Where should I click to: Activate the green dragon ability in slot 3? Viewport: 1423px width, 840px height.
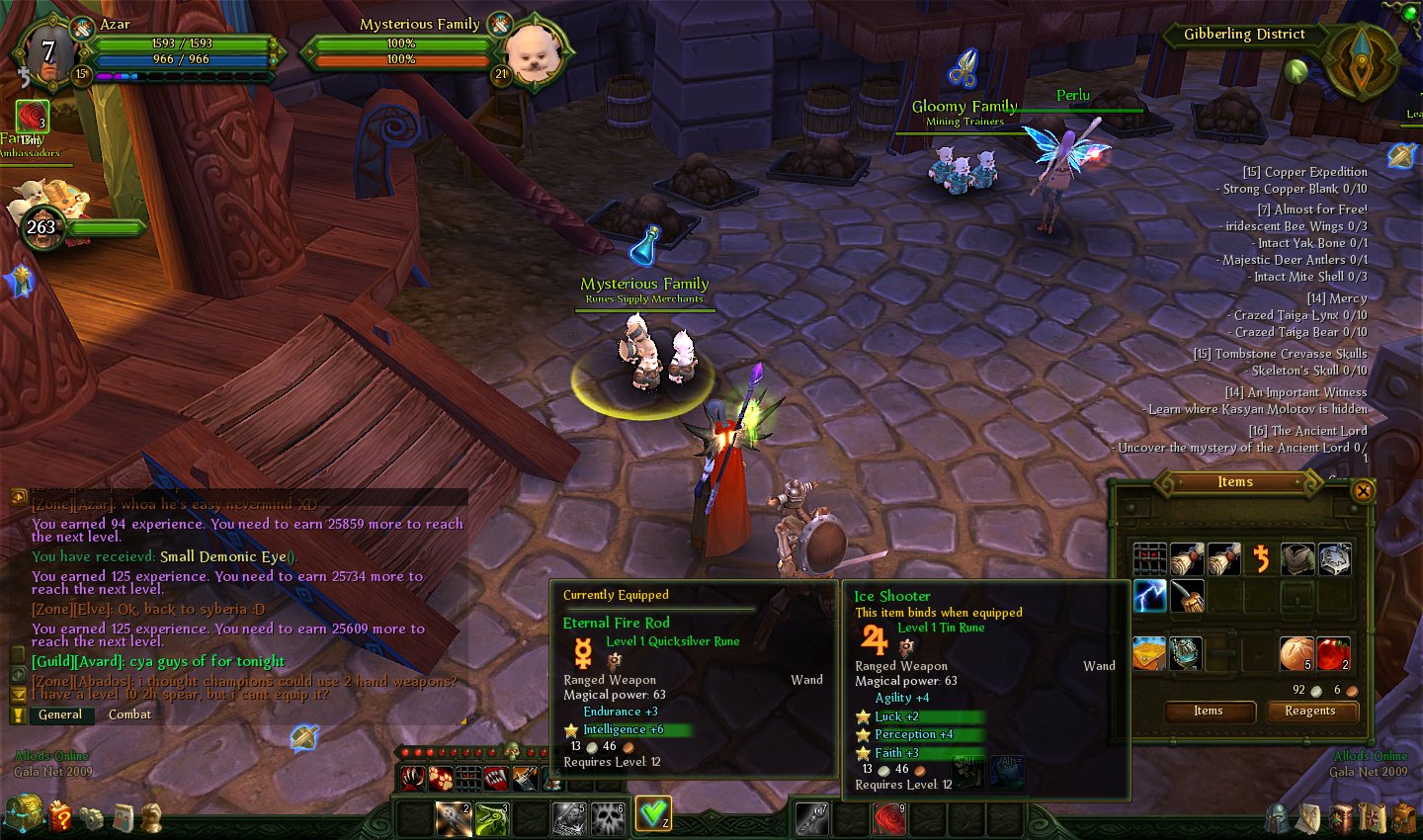[x=492, y=819]
